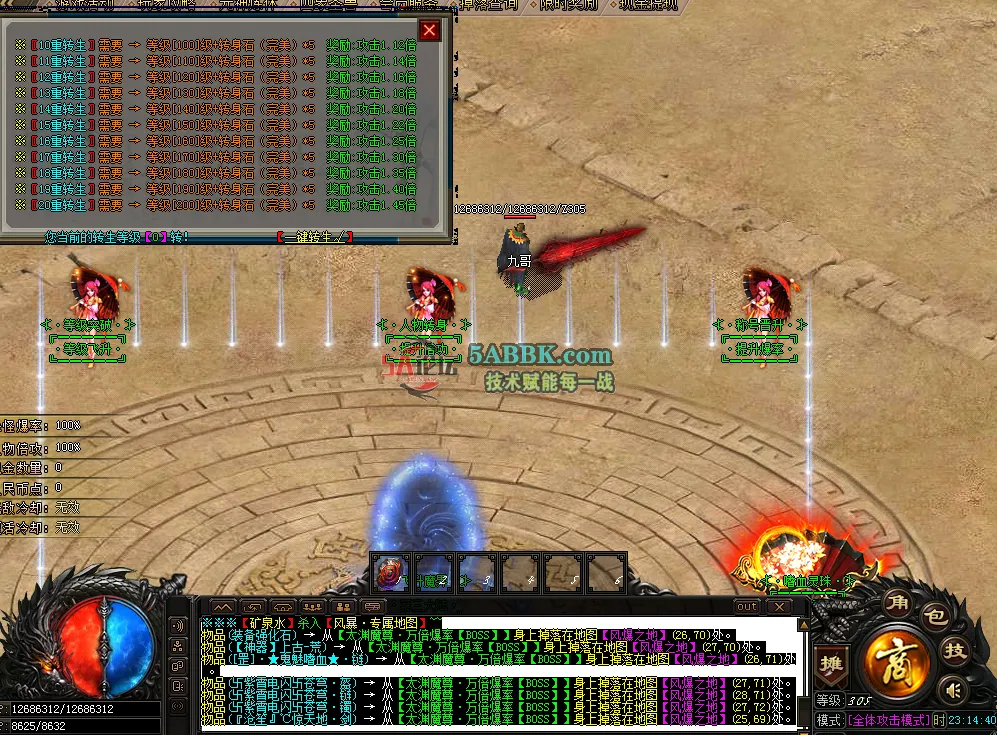Click the 一键转生 one-key rebirth link
The height and width of the screenshot is (735, 997).
tap(315, 237)
